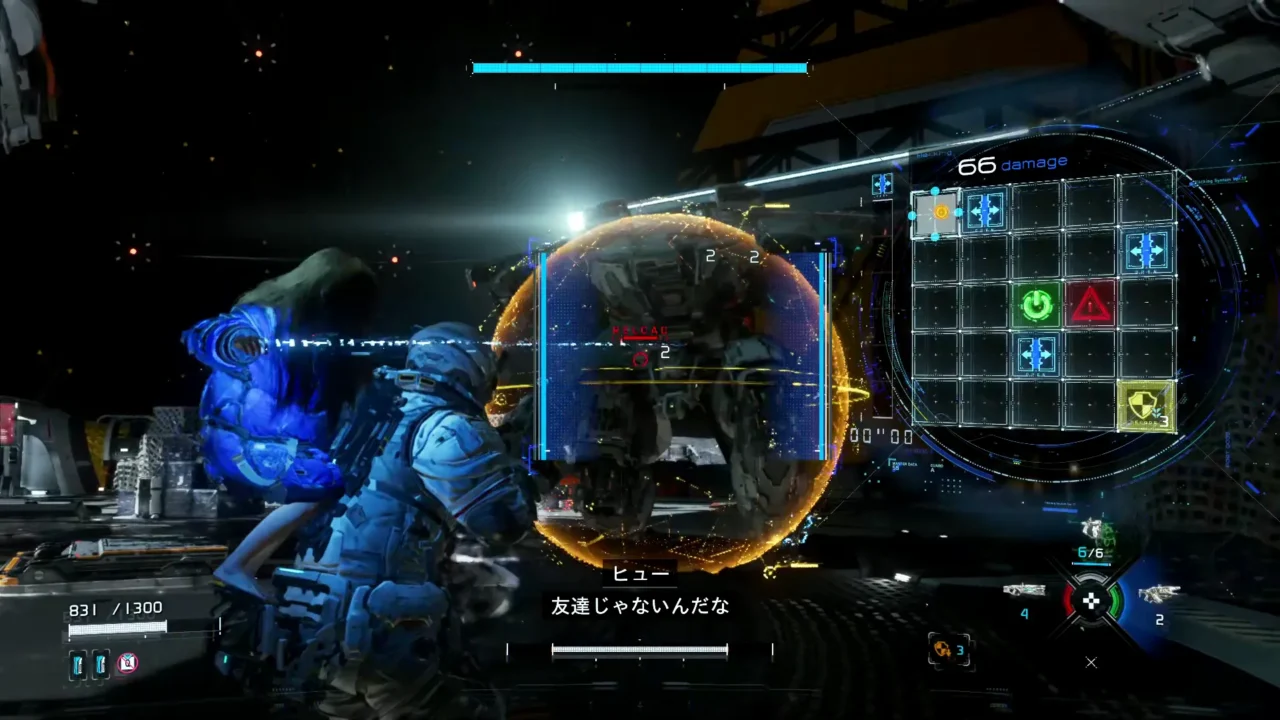Choose the yellow shield node tile
Screen dimensions: 1280x720
point(1146,406)
